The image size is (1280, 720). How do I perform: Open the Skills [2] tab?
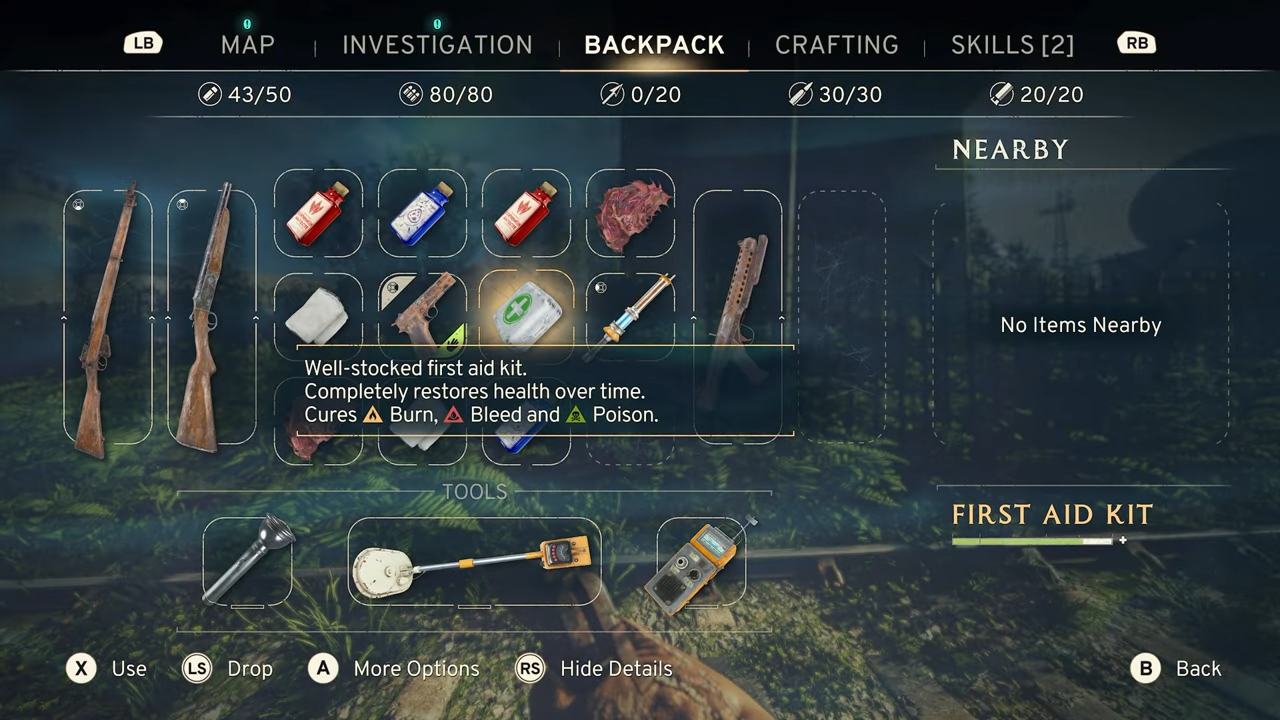[x=1012, y=45]
